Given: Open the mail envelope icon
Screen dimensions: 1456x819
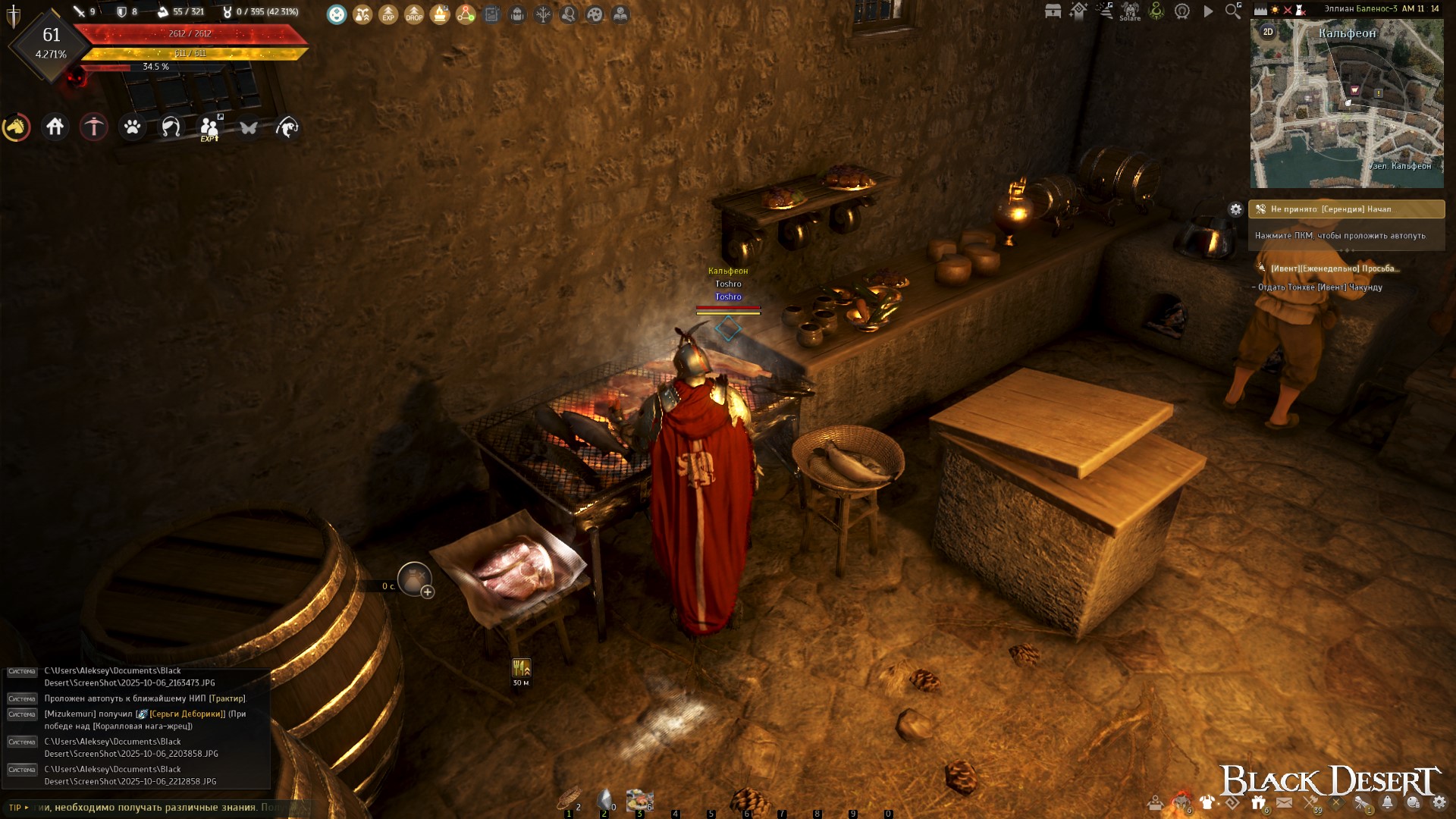Looking at the screenshot, I should [x=1284, y=802].
